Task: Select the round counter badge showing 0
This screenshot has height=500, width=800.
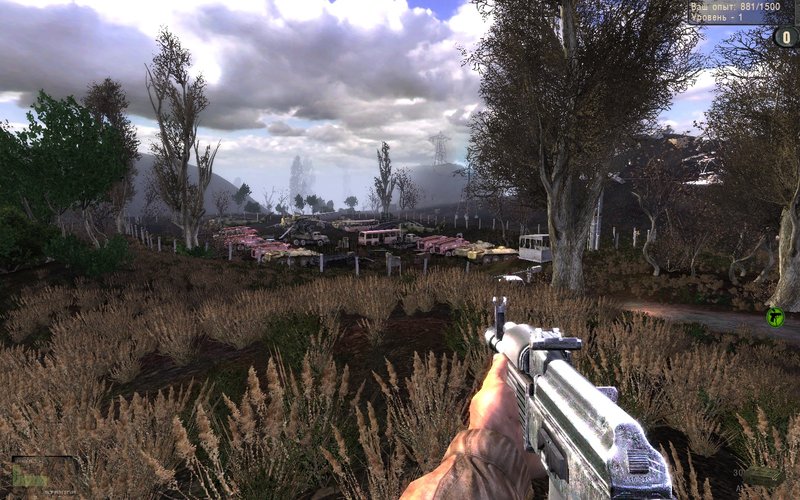Action: 786,37
